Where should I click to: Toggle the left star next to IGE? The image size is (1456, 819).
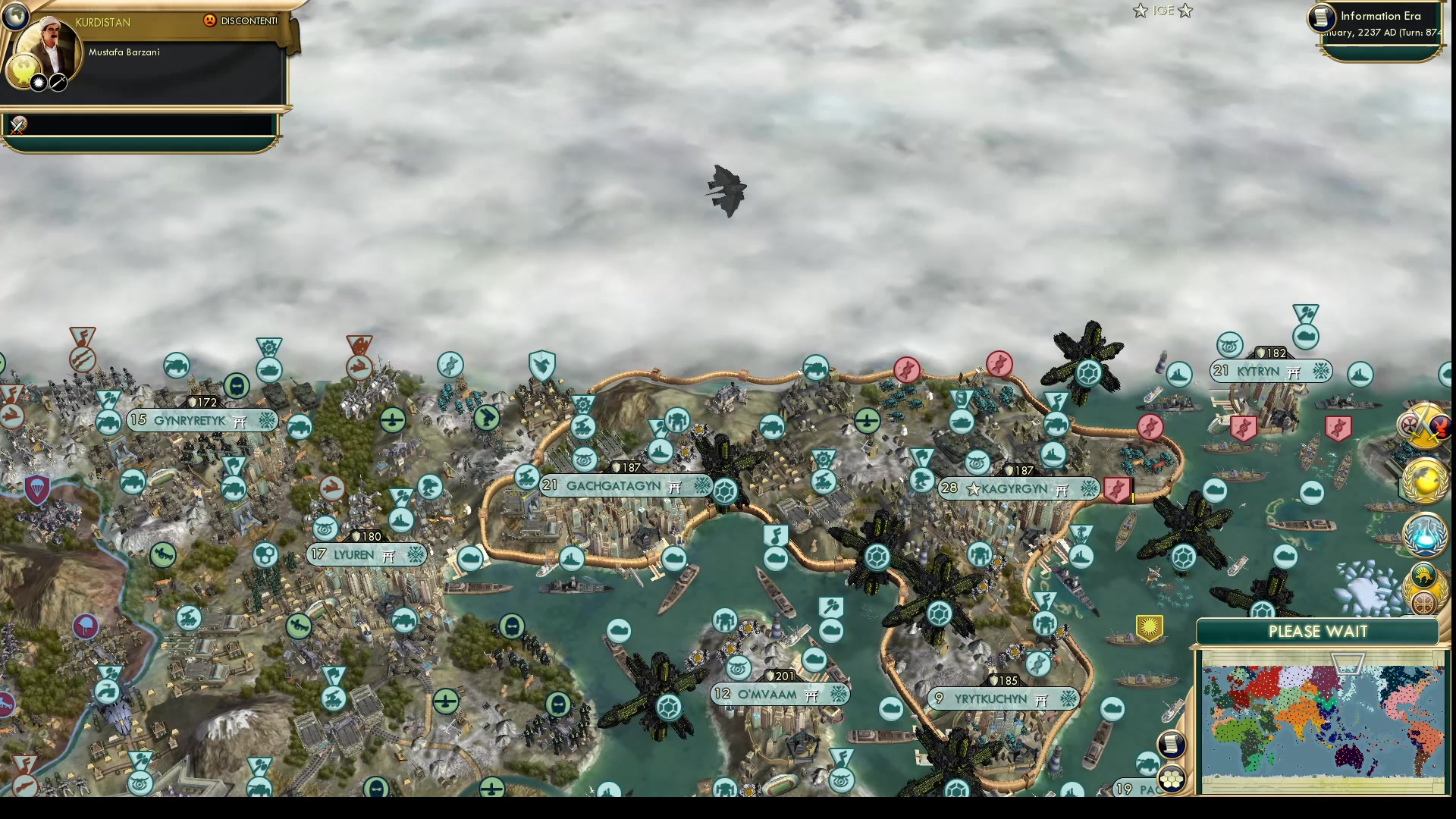[1140, 11]
